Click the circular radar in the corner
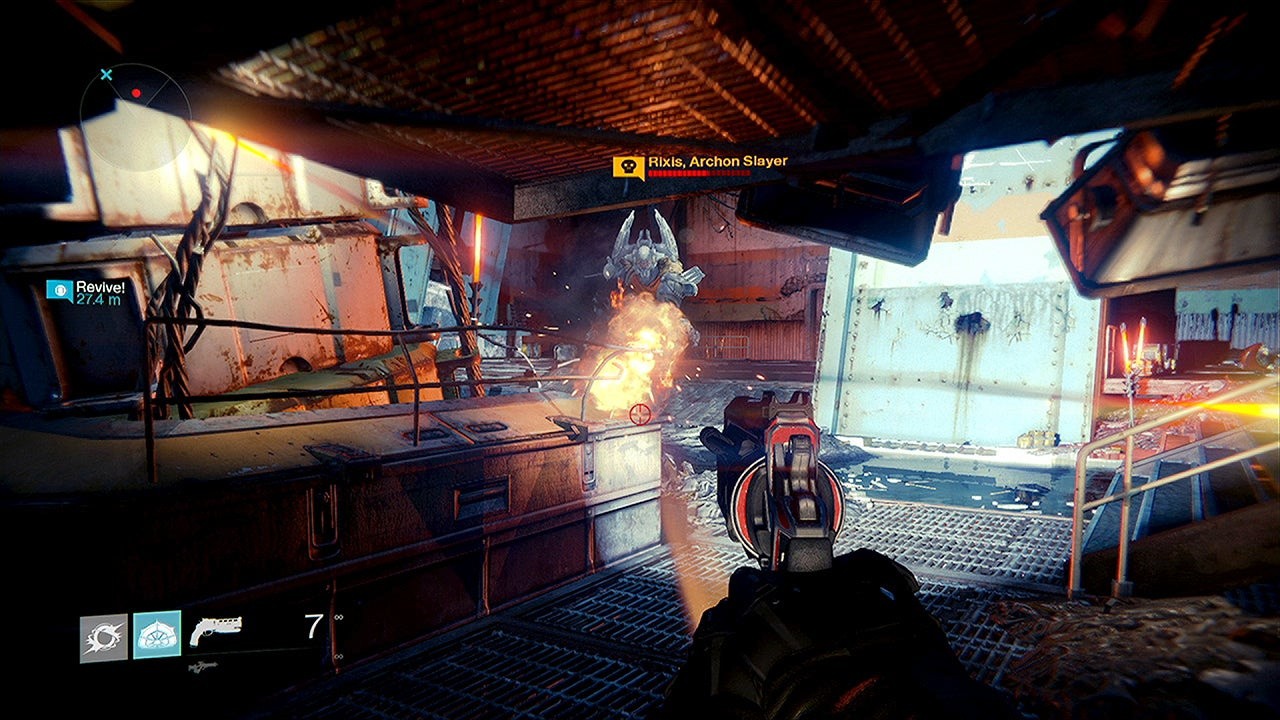This screenshot has width=1280, height=720. coord(135,104)
